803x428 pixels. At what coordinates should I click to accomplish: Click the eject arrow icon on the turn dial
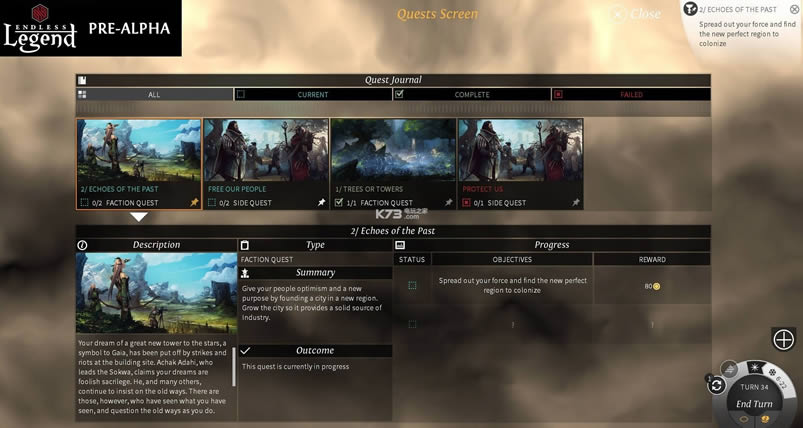pos(731,371)
